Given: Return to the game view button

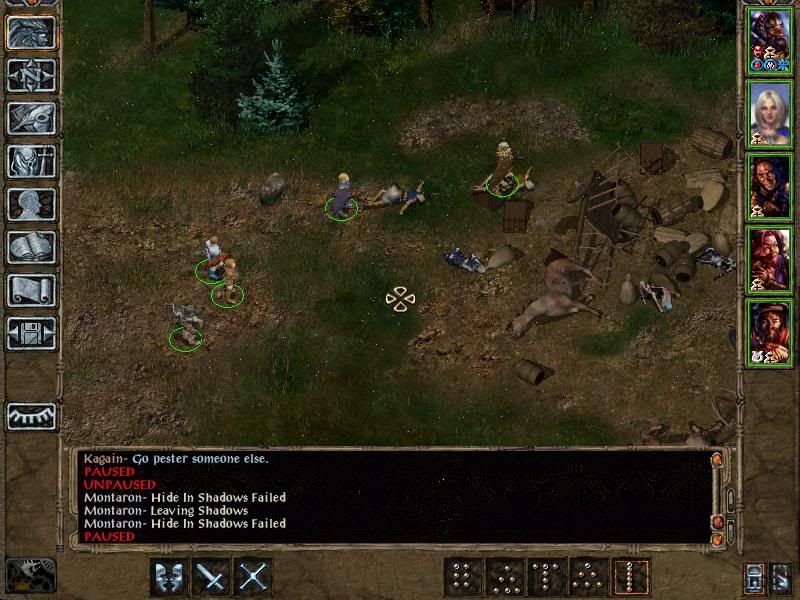Looking at the screenshot, I should tap(31, 33).
